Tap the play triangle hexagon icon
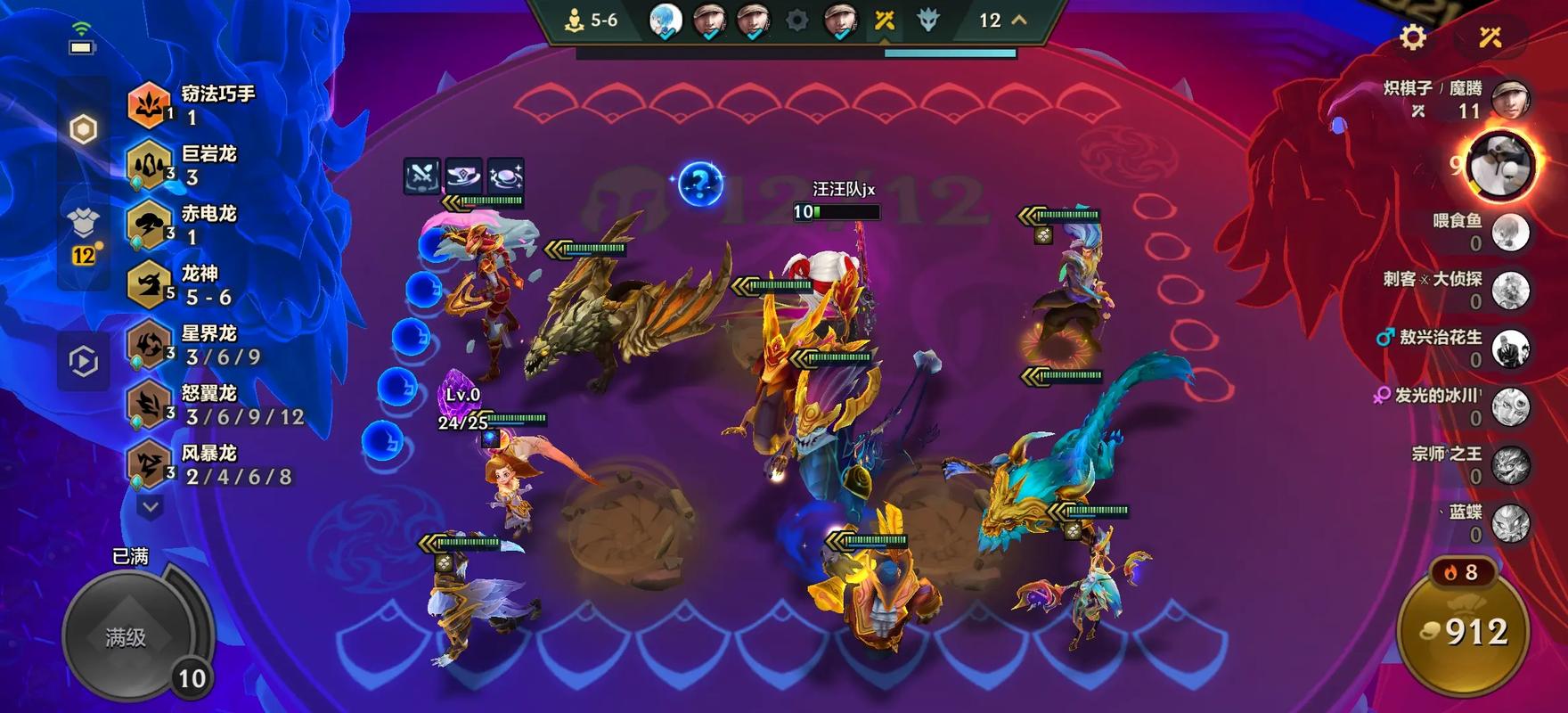Viewport: 1568px width, 713px height. 83,362
